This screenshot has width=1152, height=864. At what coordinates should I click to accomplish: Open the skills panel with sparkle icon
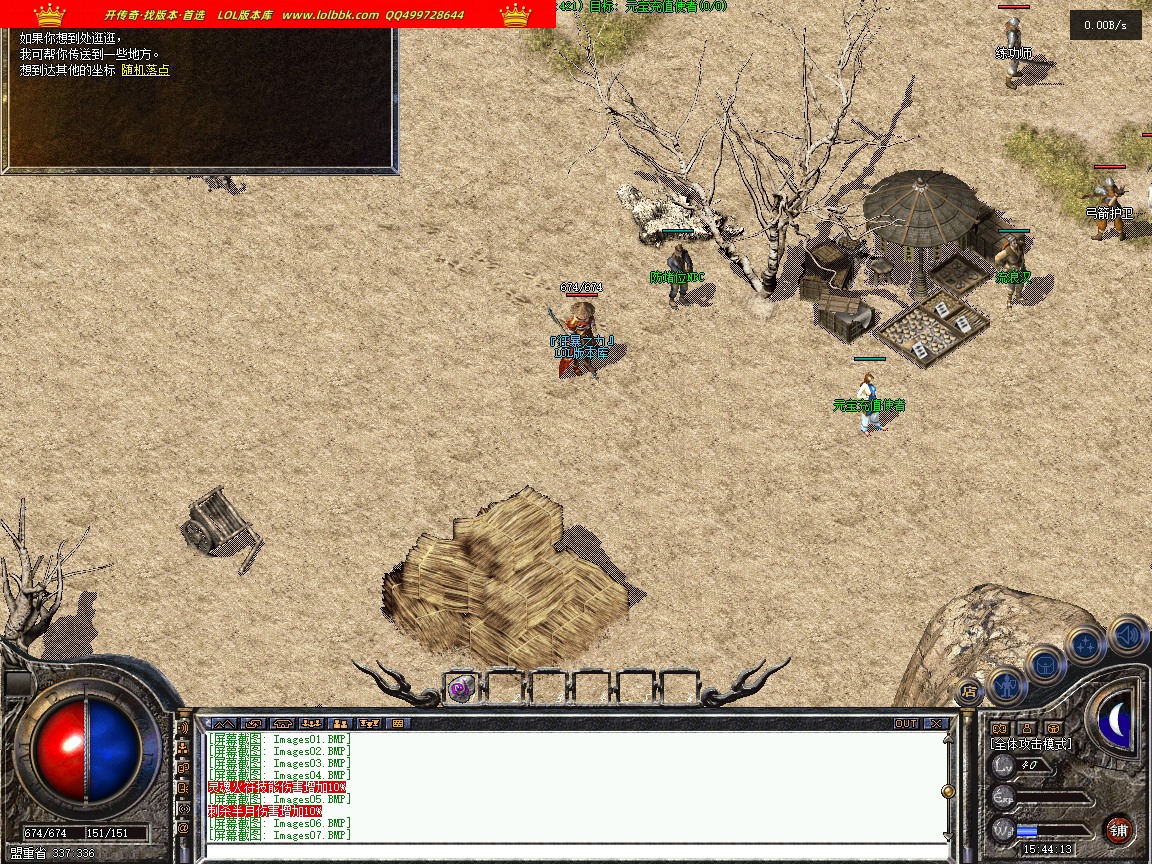pyautogui.click(x=1085, y=644)
